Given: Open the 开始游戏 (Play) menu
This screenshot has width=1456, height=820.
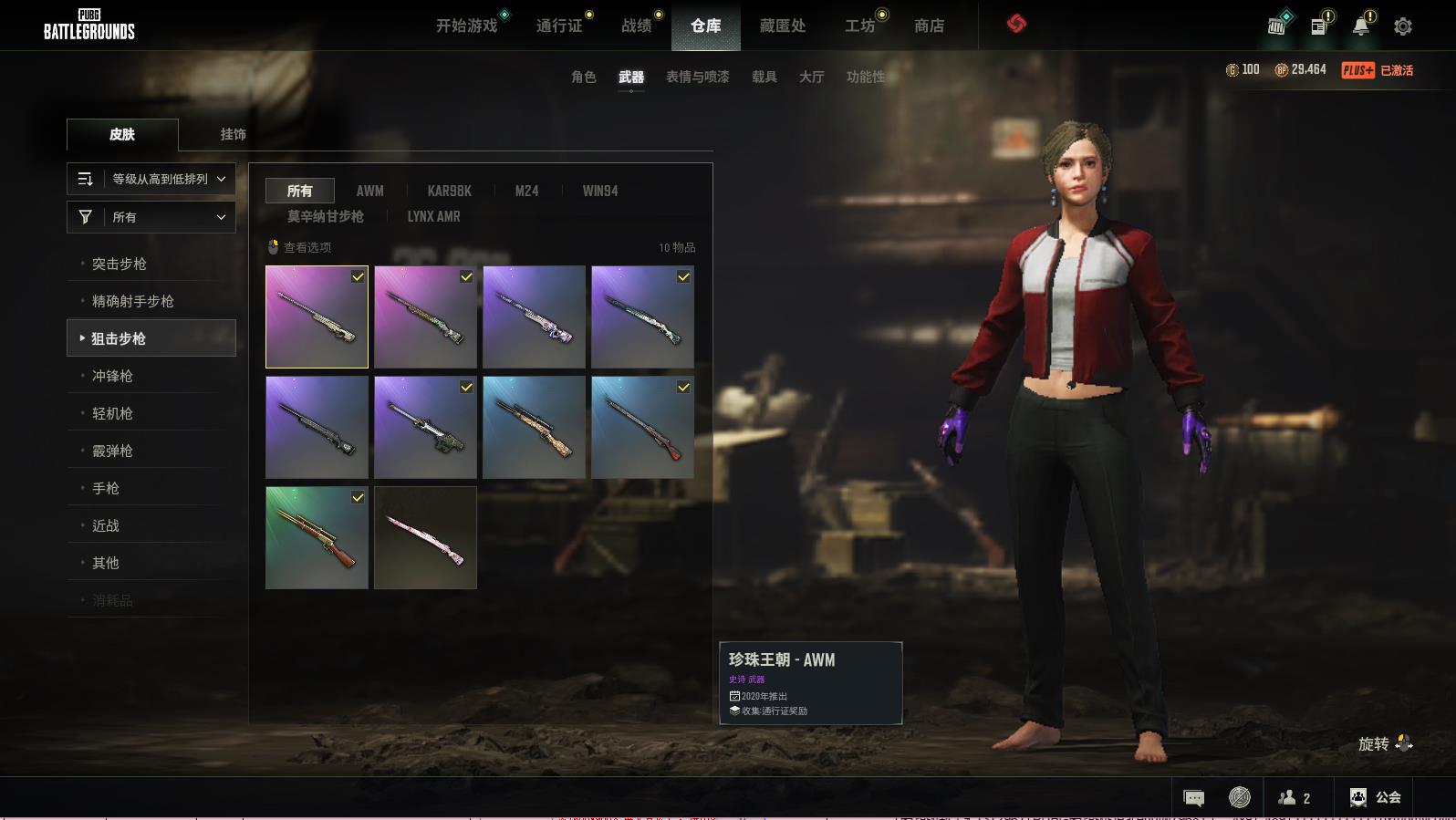Looking at the screenshot, I should 466,26.
